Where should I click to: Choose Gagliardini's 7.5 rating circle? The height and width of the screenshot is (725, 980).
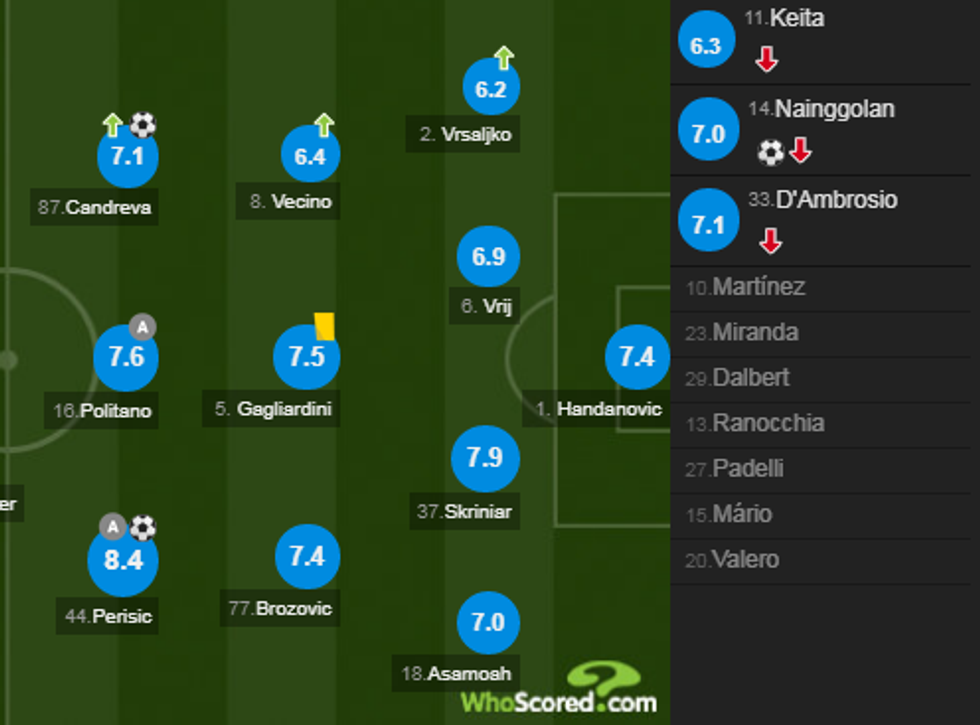pos(306,357)
